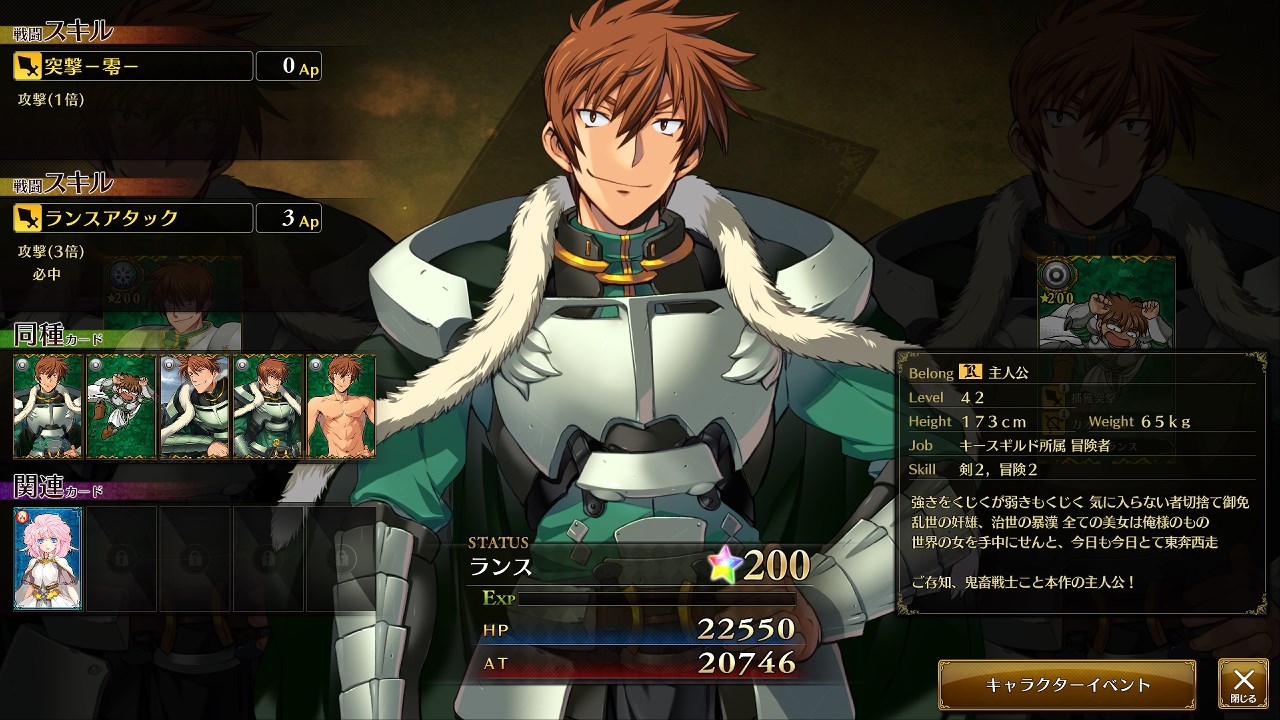Close the character detail screen
1280x720 pixels.
click(1243, 684)
